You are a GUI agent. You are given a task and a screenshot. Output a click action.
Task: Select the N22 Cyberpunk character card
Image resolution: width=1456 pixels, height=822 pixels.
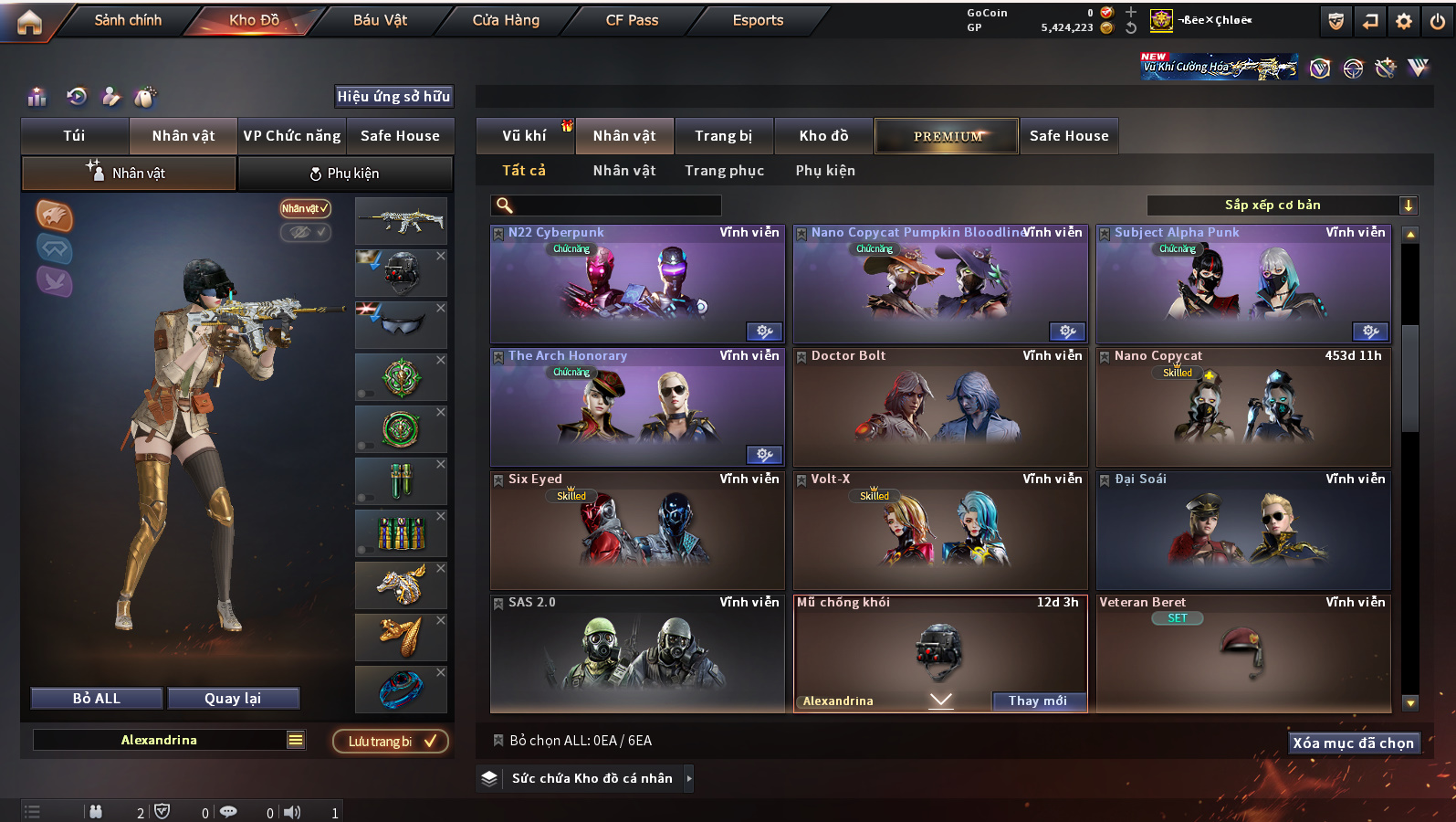637,285
